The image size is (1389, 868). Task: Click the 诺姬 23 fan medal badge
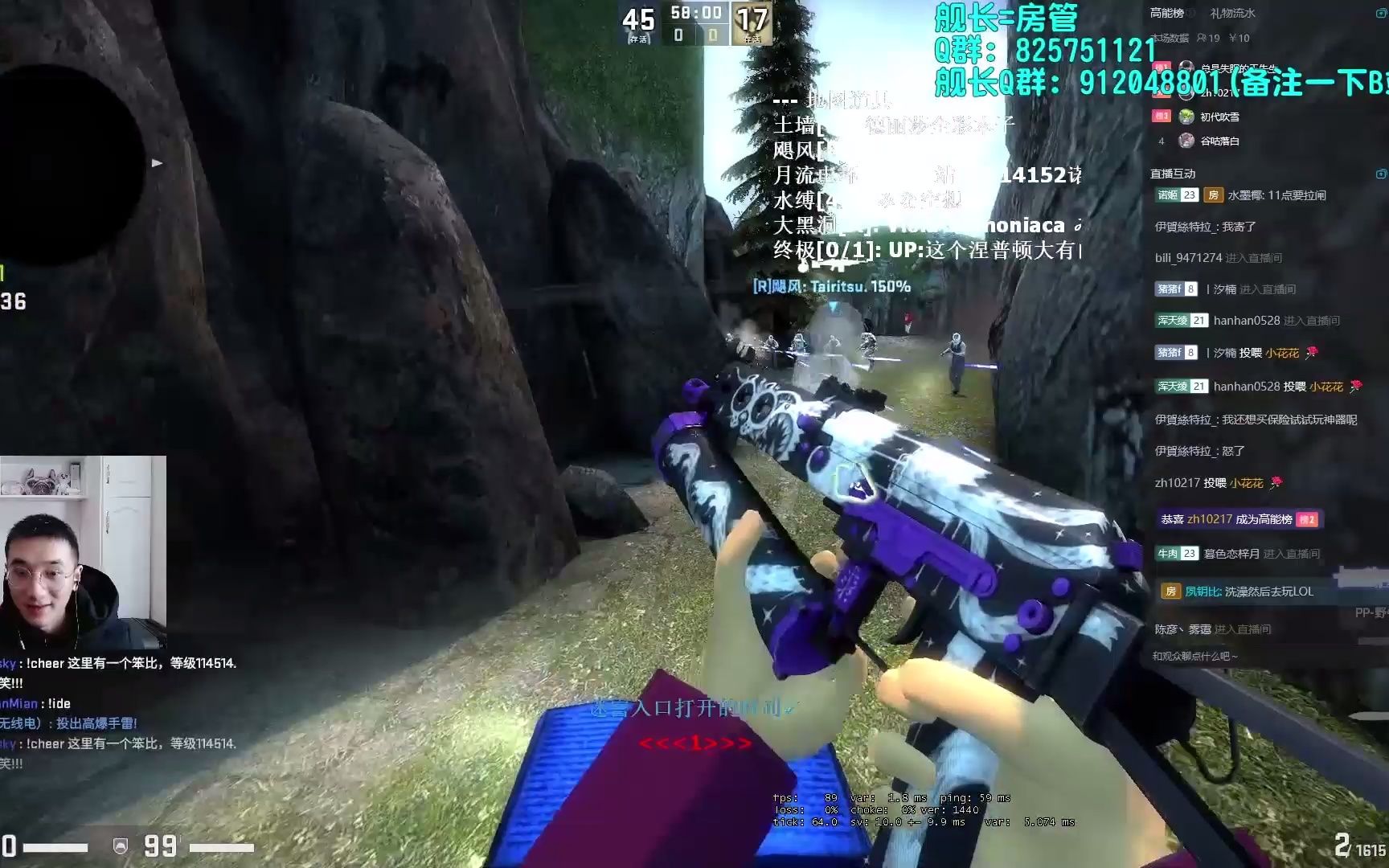1176,195
